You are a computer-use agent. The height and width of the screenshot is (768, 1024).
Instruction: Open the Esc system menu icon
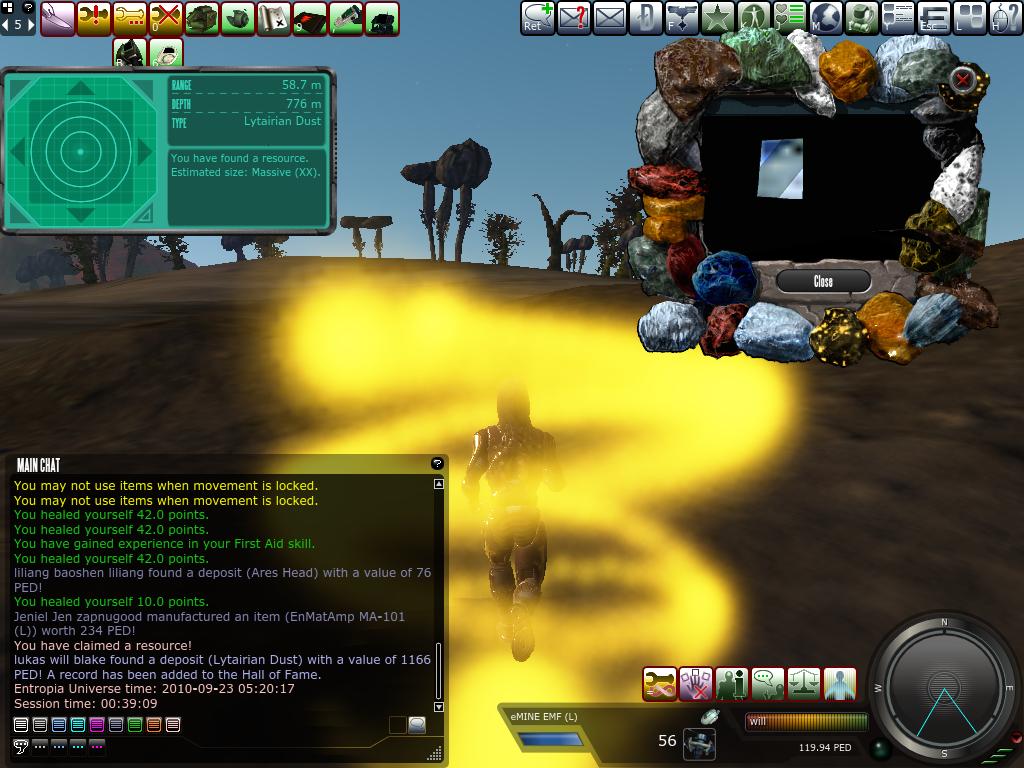pyautogui.click(x=934, y=17)
